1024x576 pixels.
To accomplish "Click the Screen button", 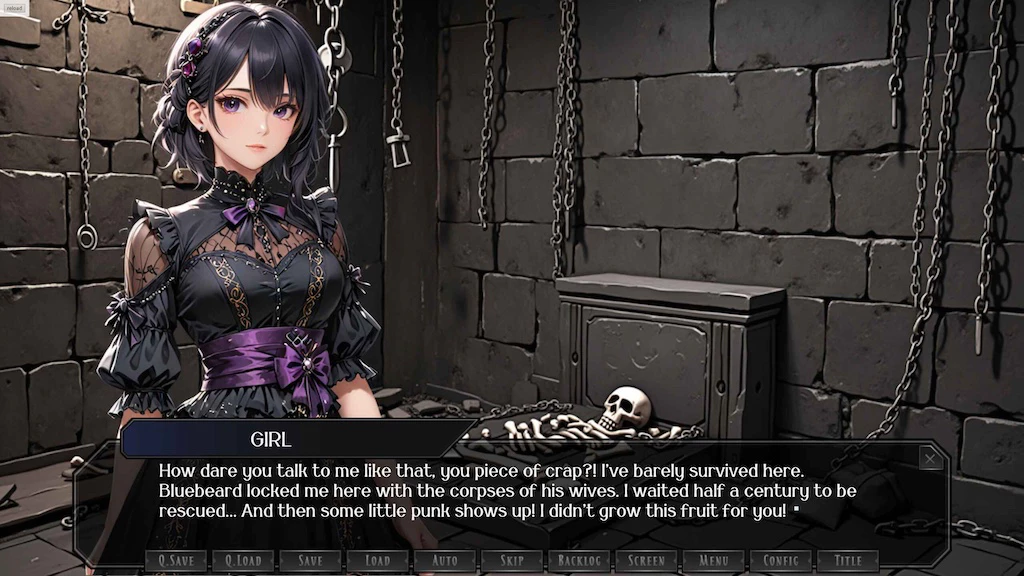I will (x=646, y=560).
